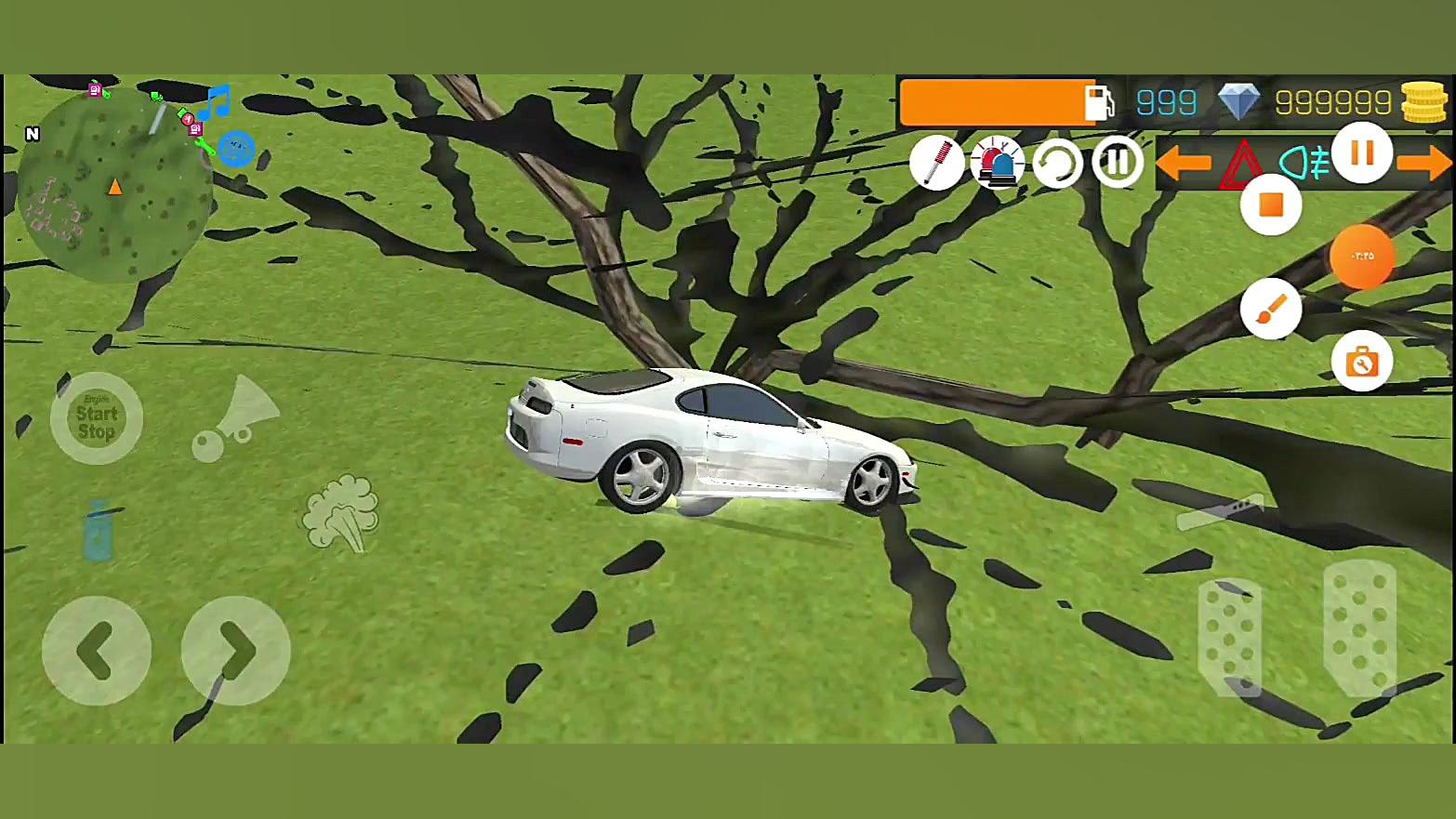
Task: Steer with the left chevron button
Action: [x=97, y=651]
